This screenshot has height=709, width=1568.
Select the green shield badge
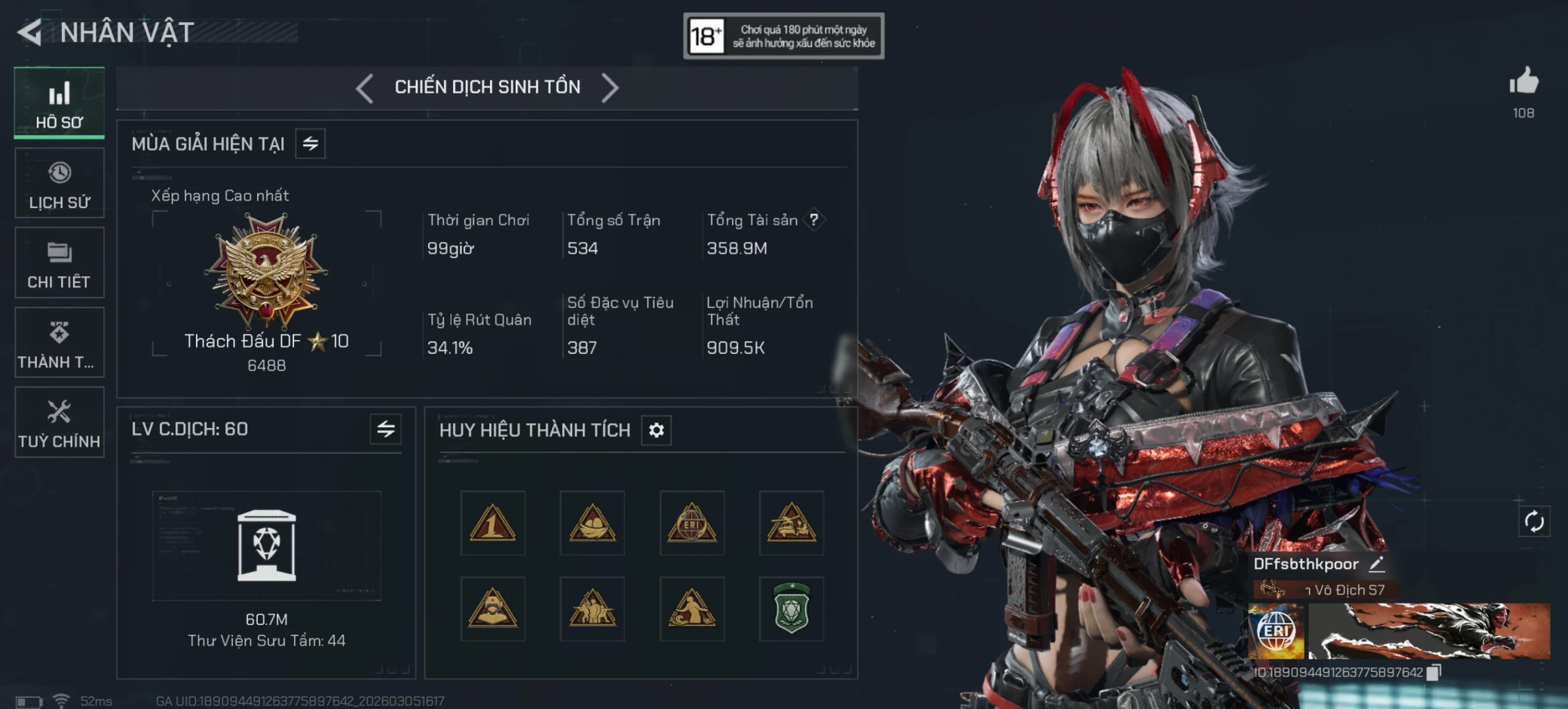791,609
